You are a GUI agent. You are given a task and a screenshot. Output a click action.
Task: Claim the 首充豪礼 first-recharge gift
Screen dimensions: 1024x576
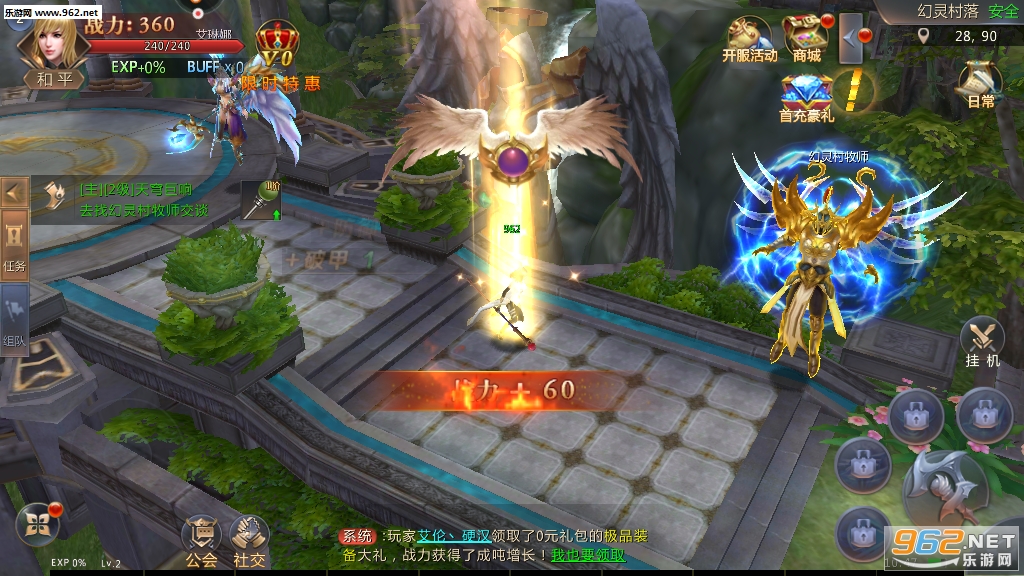[806, 97]
